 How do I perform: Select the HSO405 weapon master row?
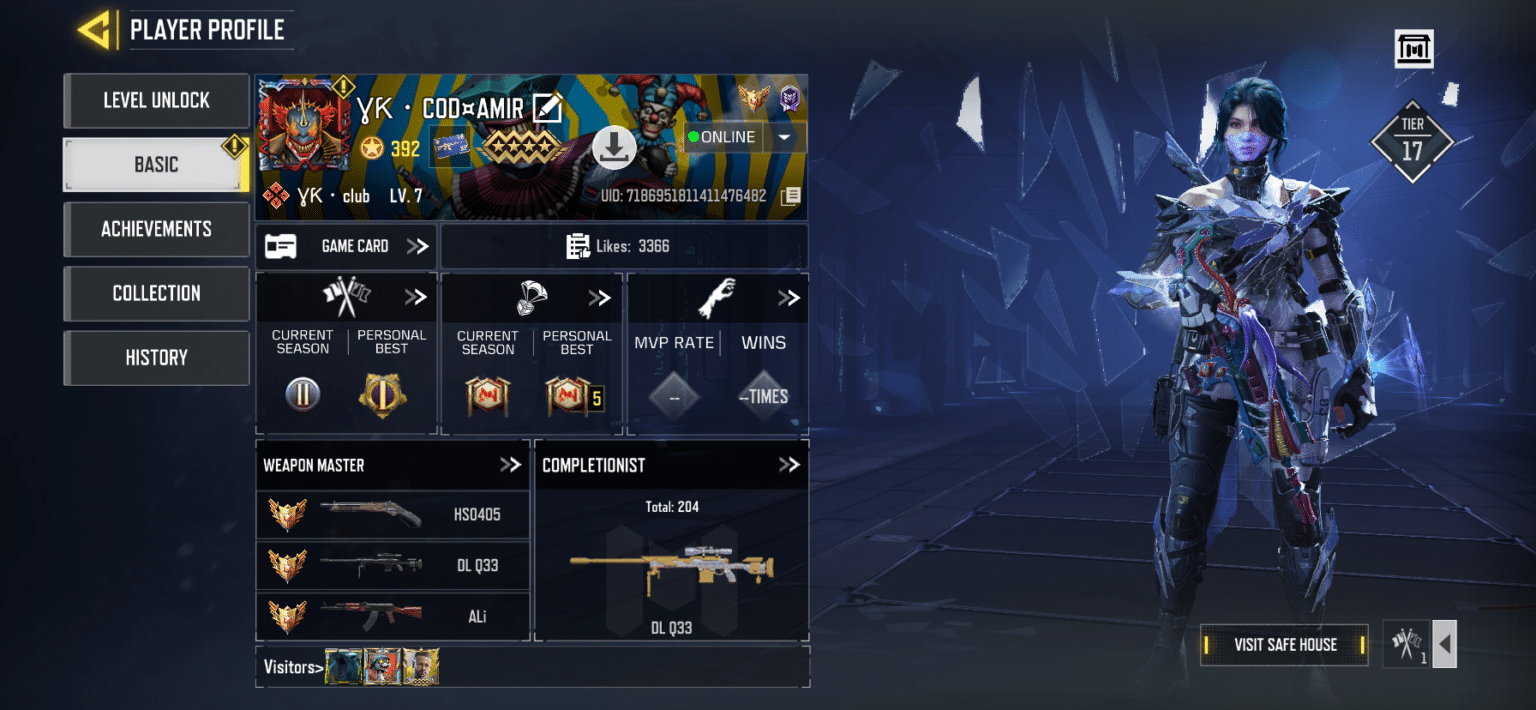(x=393, y=515)
